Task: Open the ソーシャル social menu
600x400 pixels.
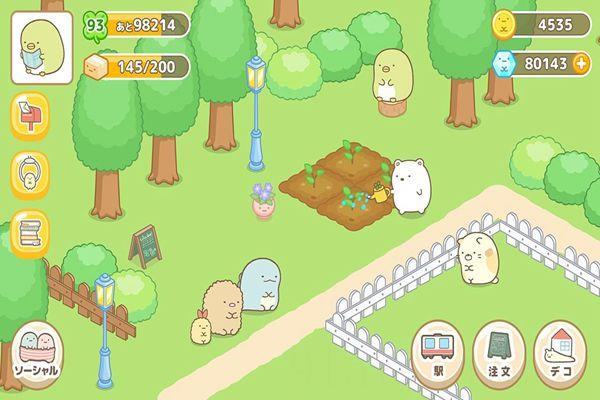Action: (35, 356)
